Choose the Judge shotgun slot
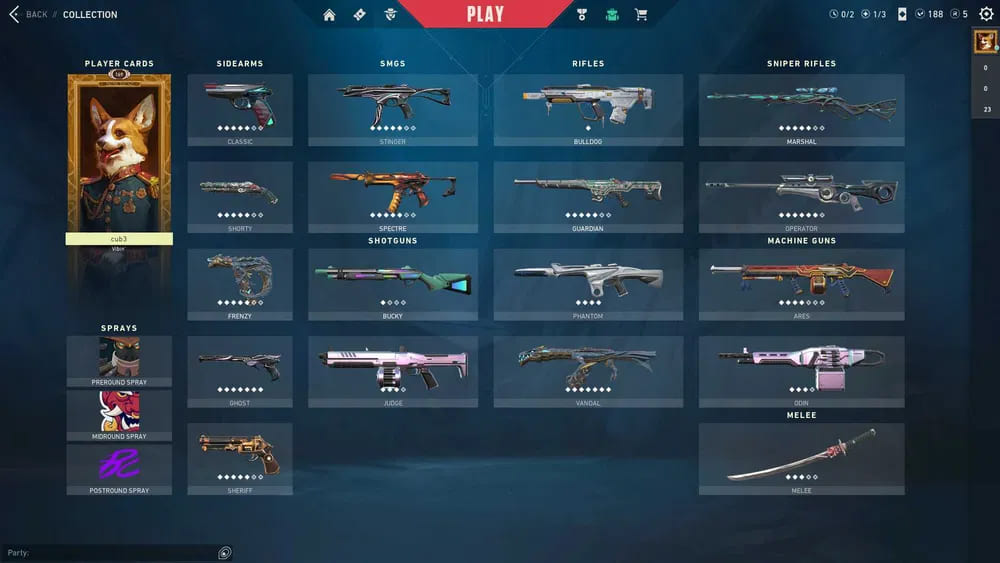The image size is (1000, 563). pyautogui.click(x=392, y=370)
